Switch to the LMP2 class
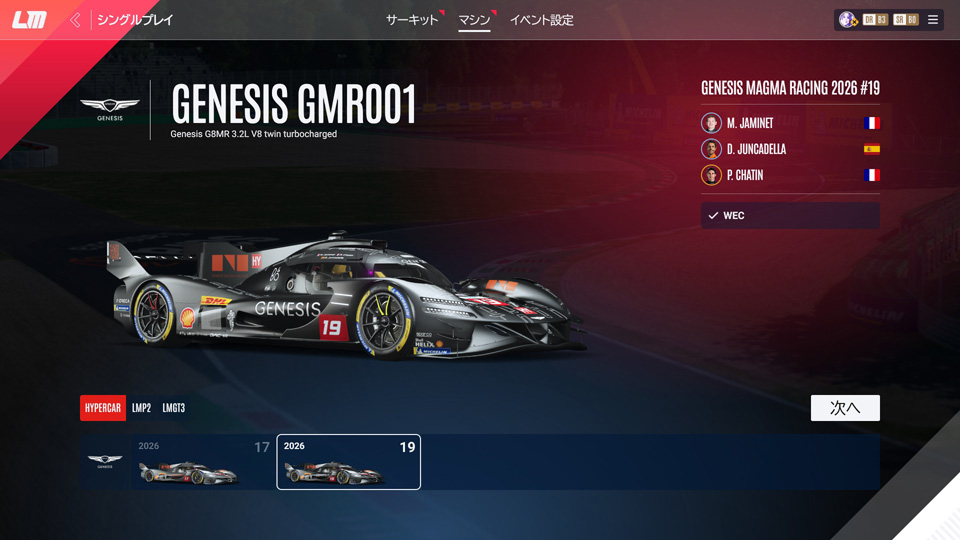This screenshot has height=540, width=960. 141,408
